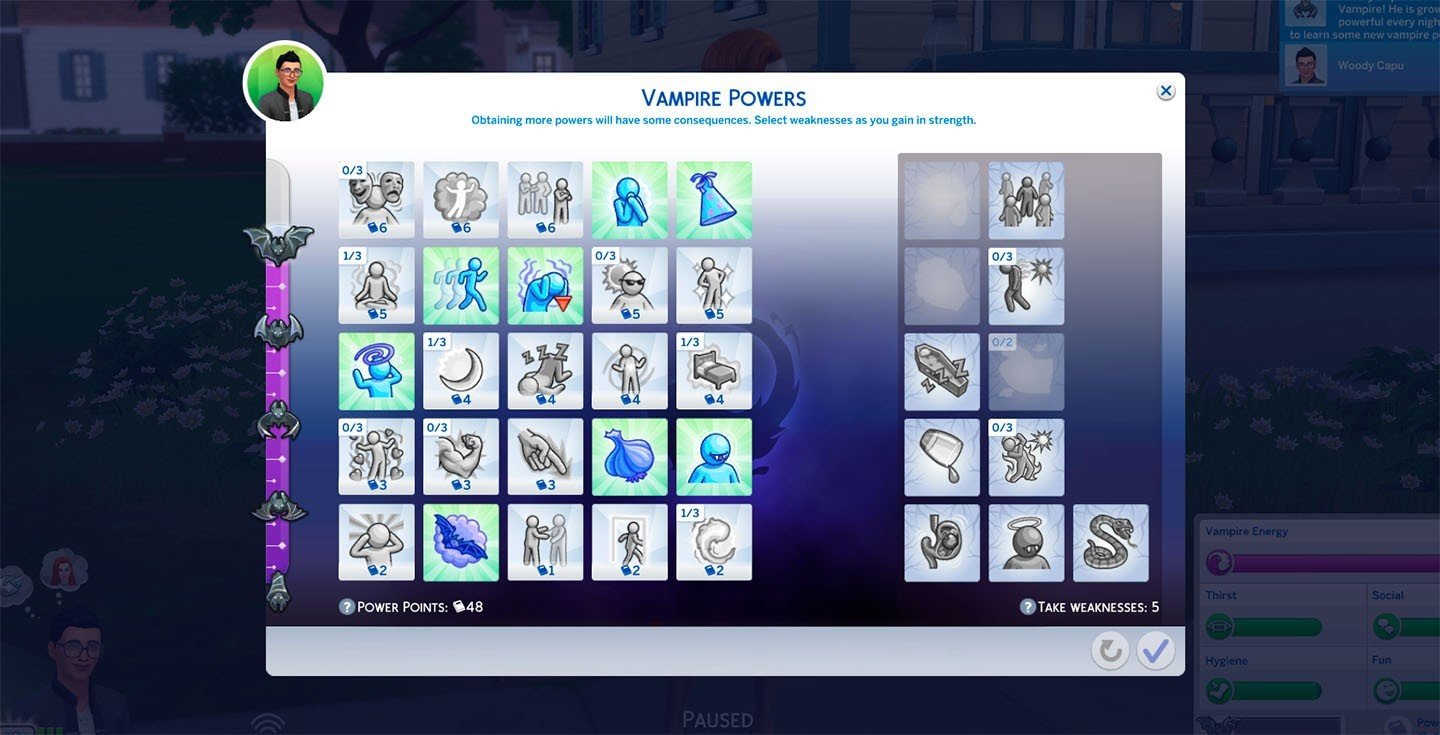Select the Guilty Drinker halo weakness

coord(1026,542)
